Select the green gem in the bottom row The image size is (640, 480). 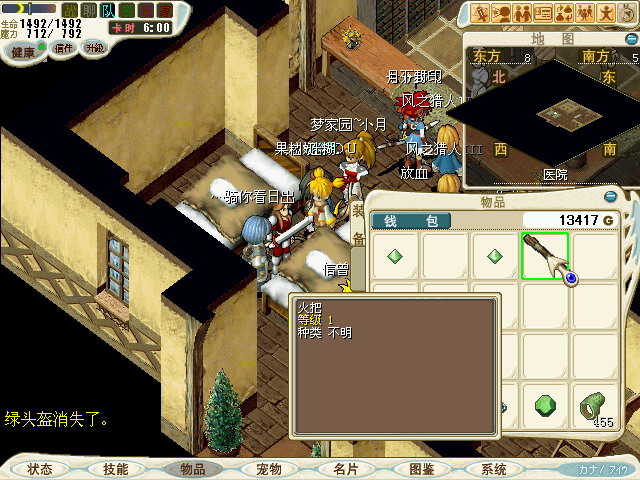point(545,405)
